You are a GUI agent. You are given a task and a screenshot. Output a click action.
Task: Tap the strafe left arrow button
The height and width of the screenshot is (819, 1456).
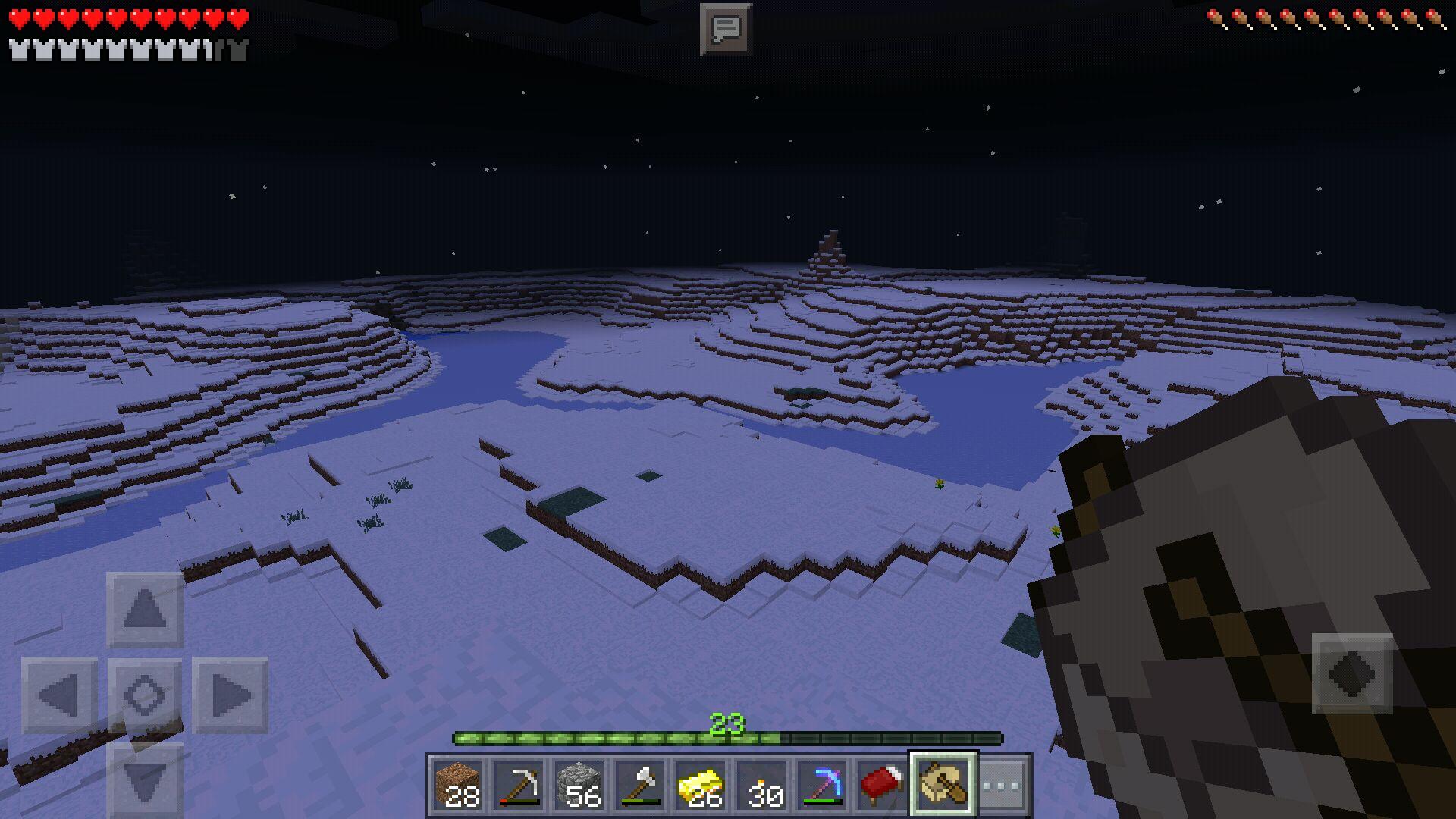[x=59, y=695]
